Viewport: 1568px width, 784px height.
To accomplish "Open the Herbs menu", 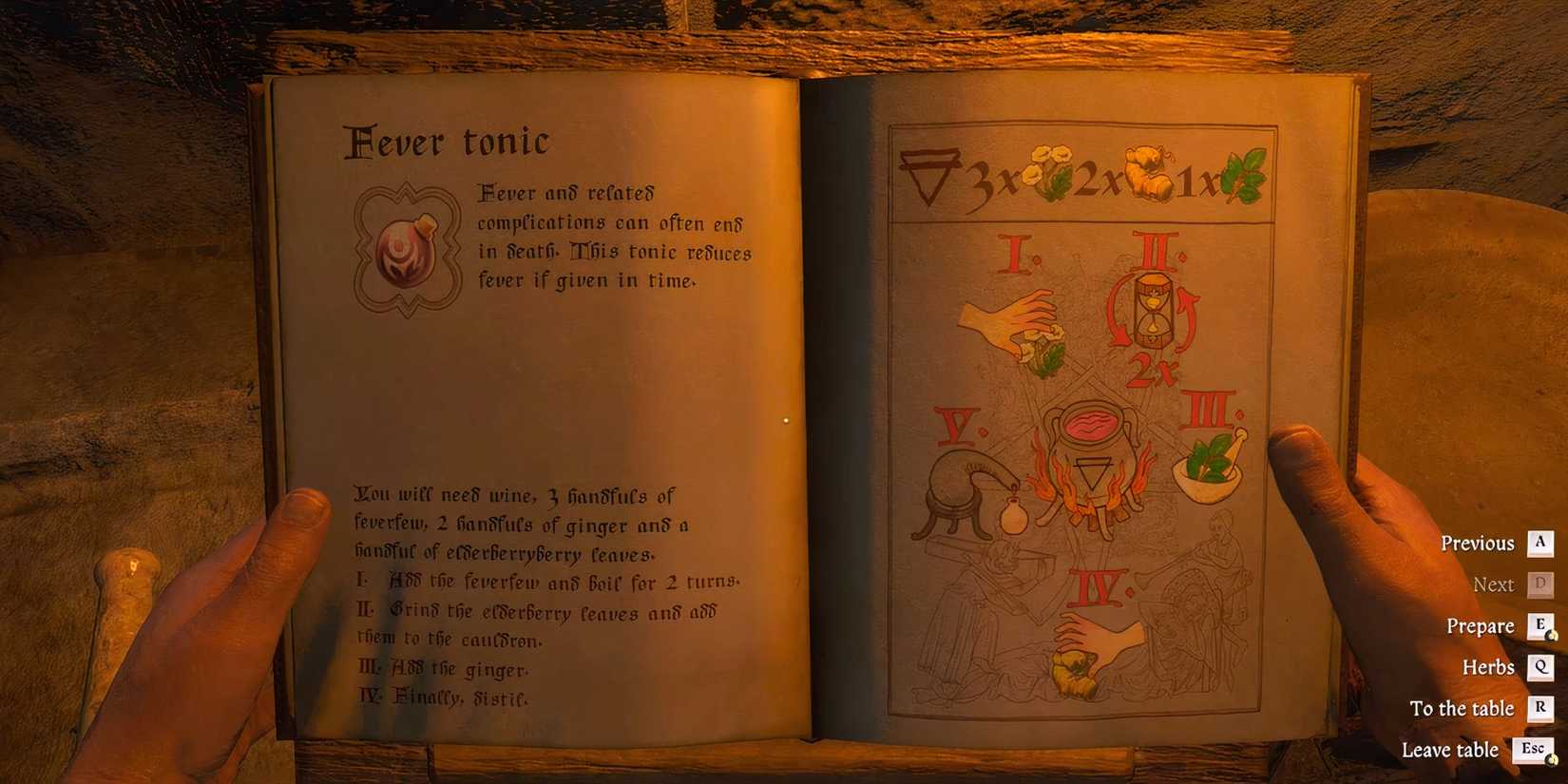I will (1489, 667).
